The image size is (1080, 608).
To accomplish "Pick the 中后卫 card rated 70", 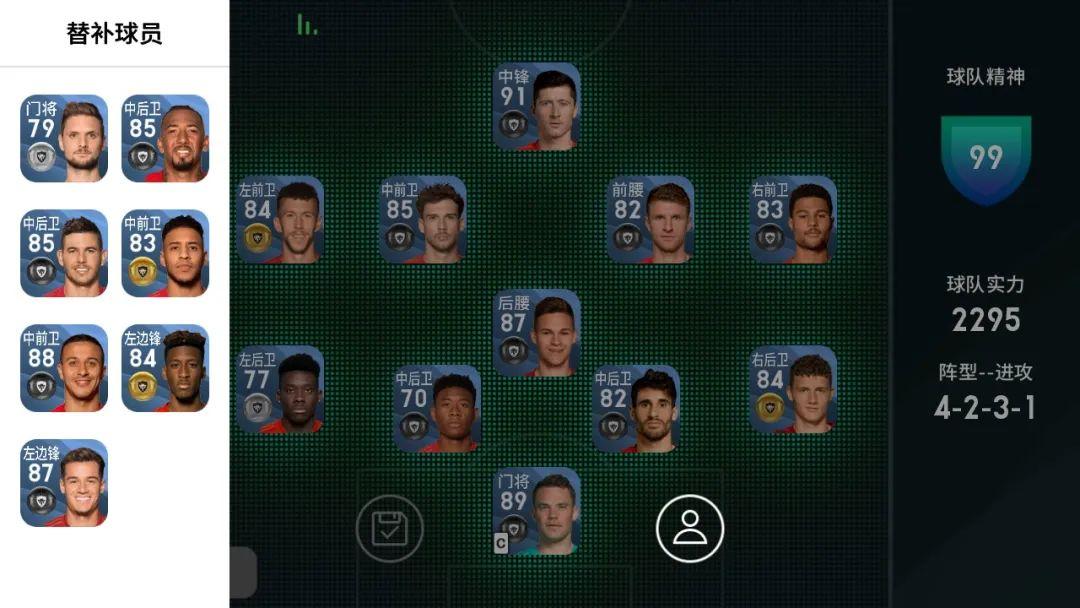I will point(437,409).
